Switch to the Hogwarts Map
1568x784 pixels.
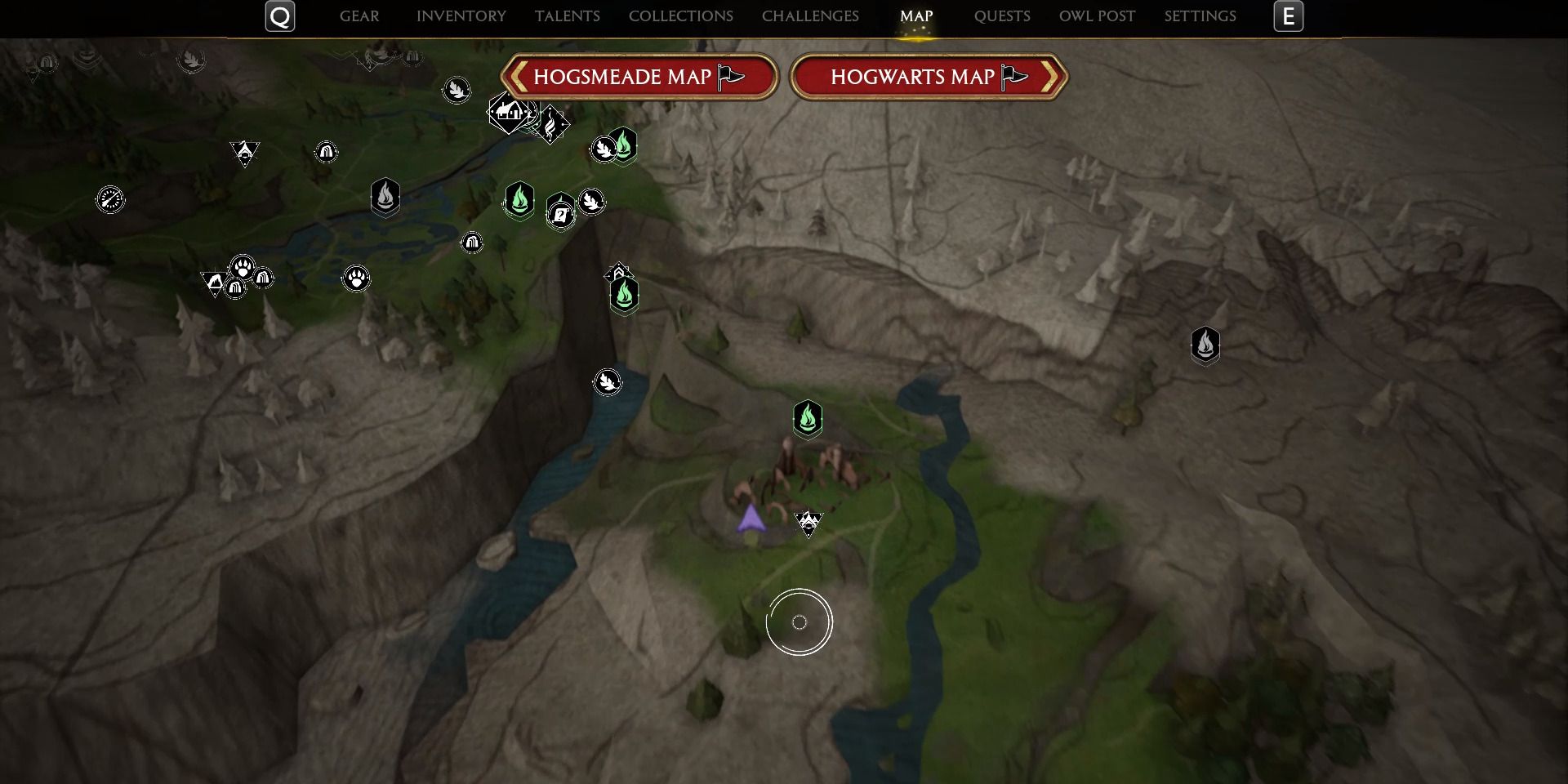click(929, 77)
